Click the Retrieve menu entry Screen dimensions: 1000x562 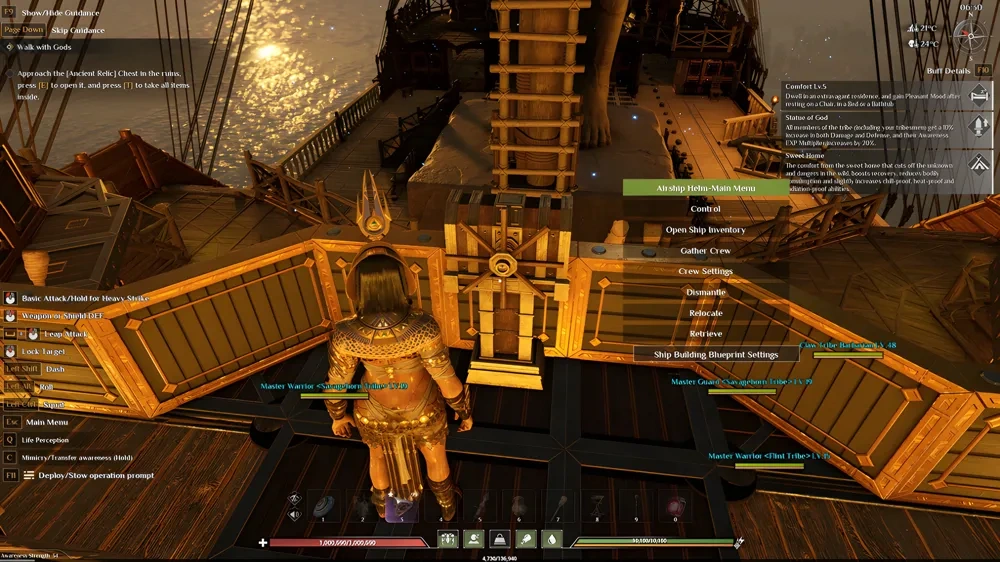[705, 334]
